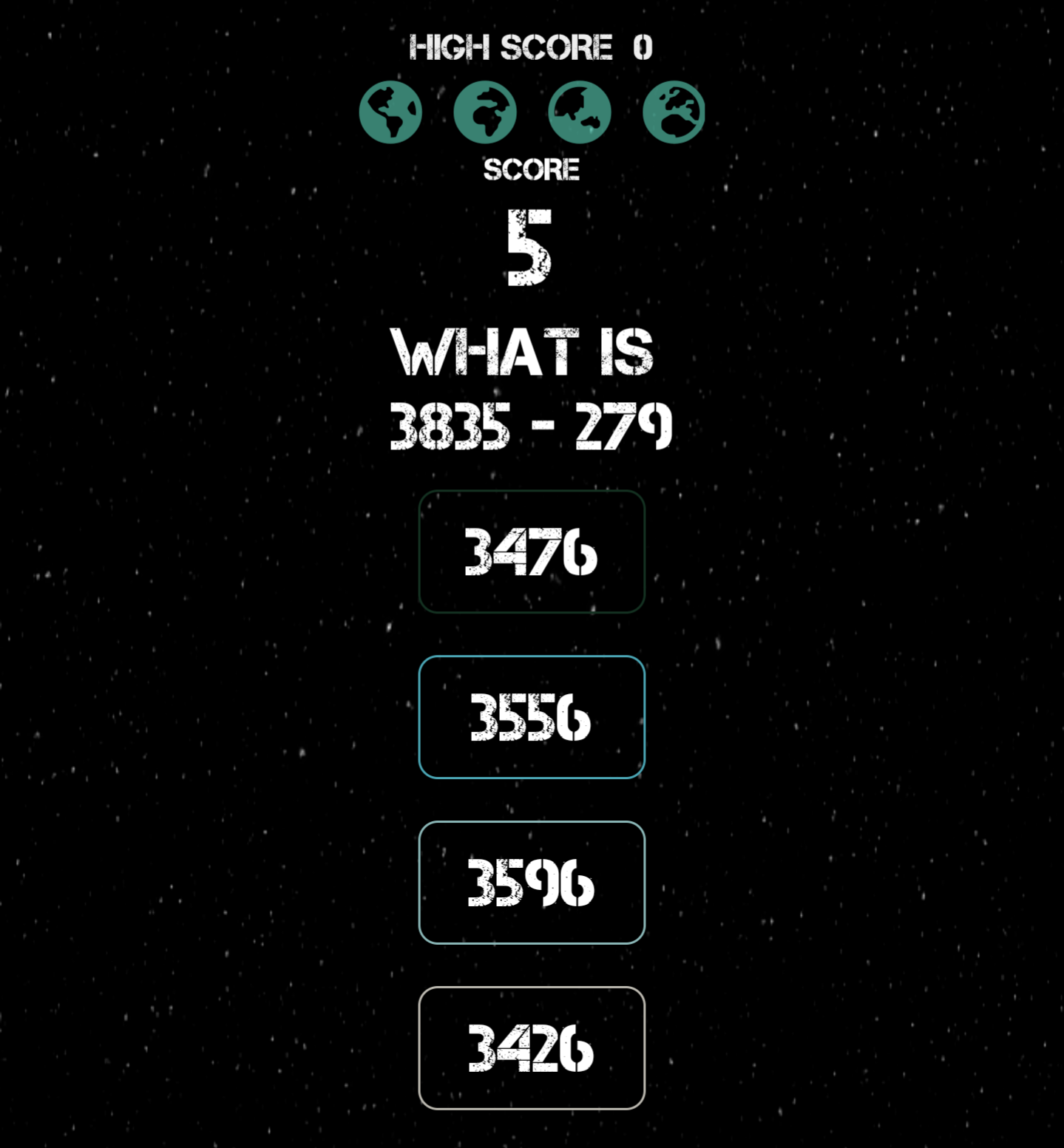Viewport: 1064px width, 1148px height.
Task: Choose the 3596 answer option
Action: (x=532, y=881)
